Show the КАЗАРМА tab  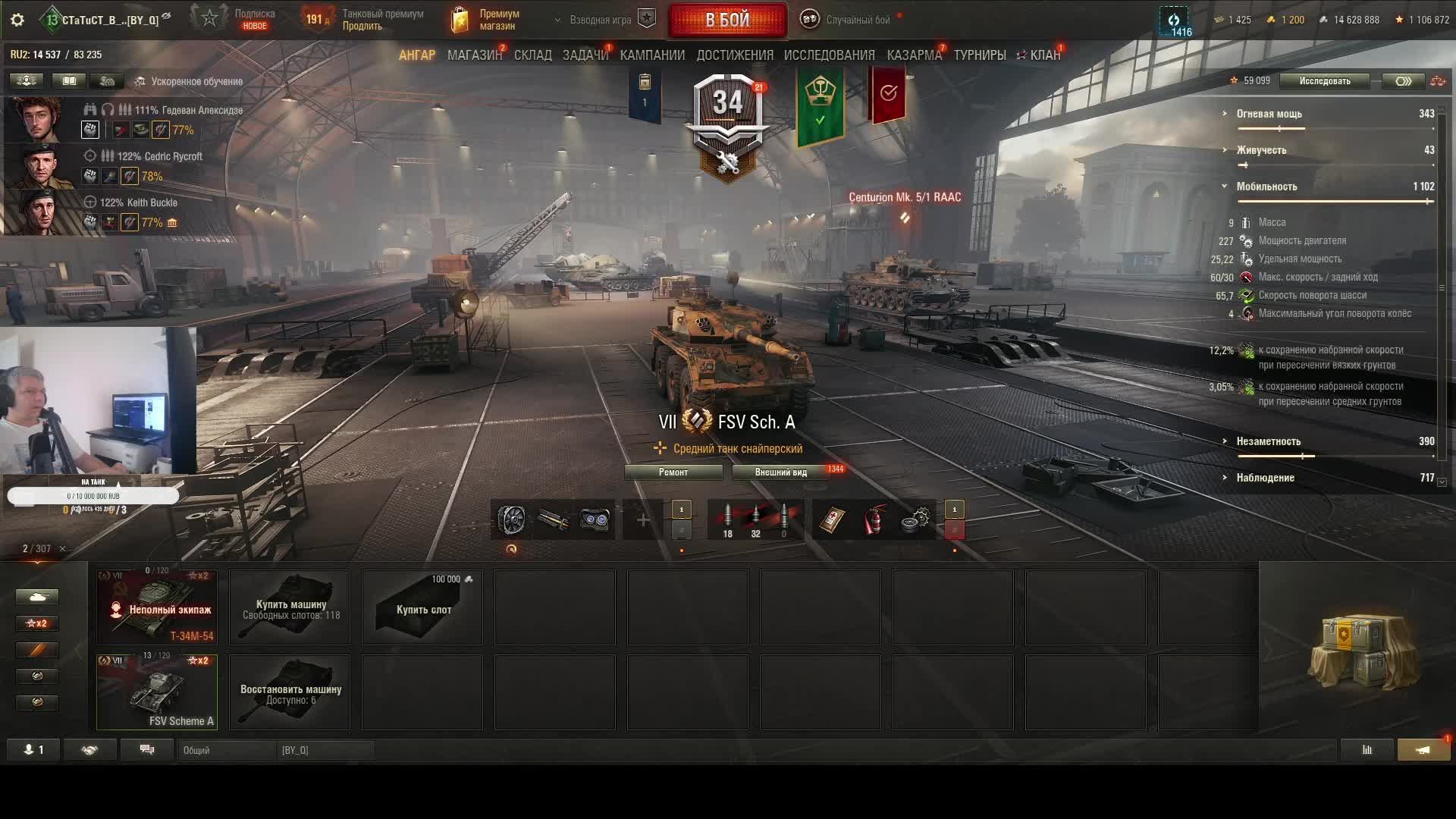pyautogui.click(x=914, y=55)
